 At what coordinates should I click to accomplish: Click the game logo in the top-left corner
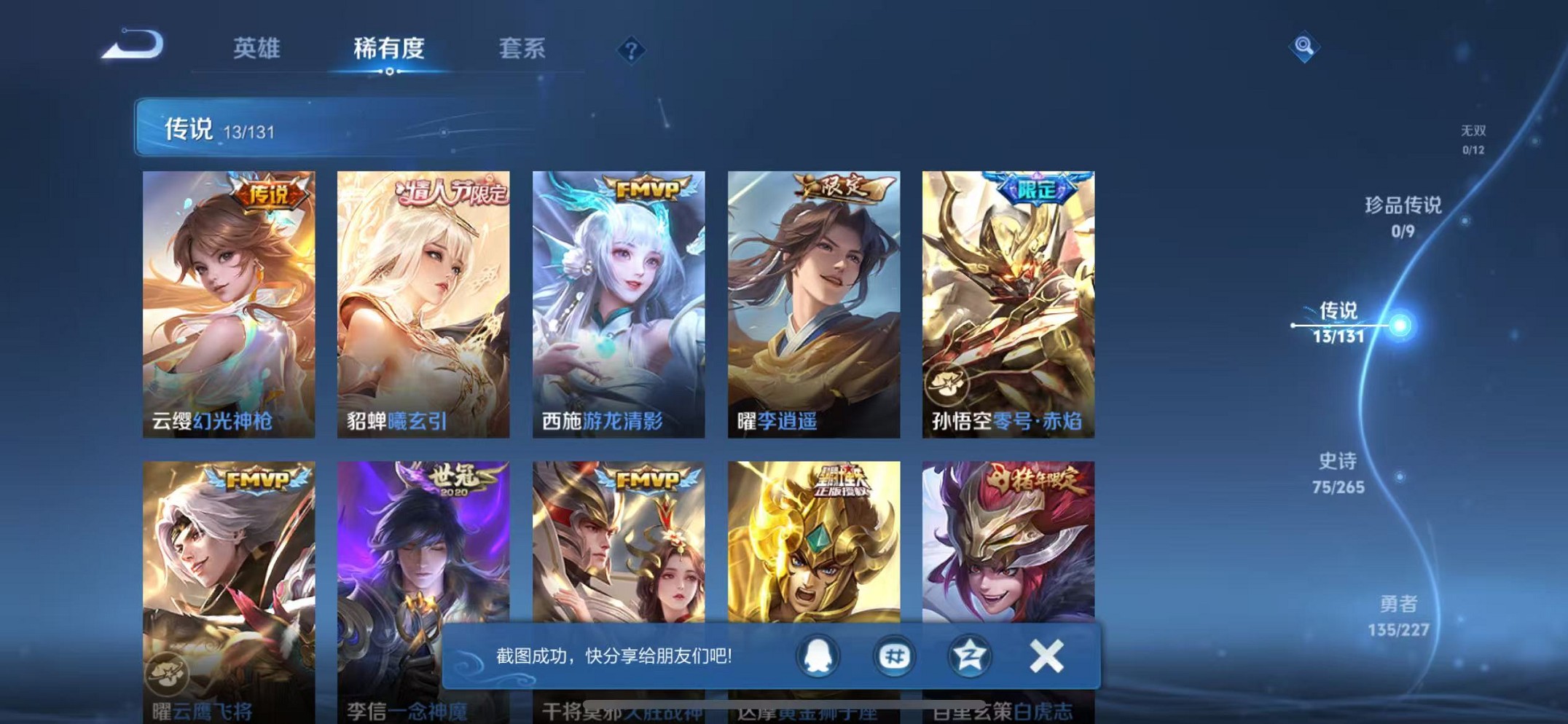[x=131, y=44]
